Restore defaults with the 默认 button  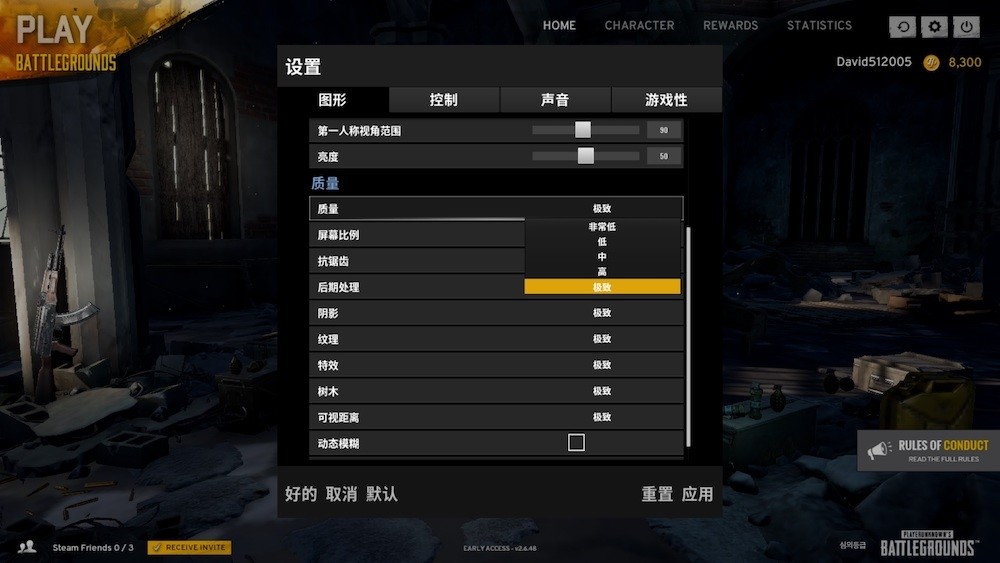381,494
